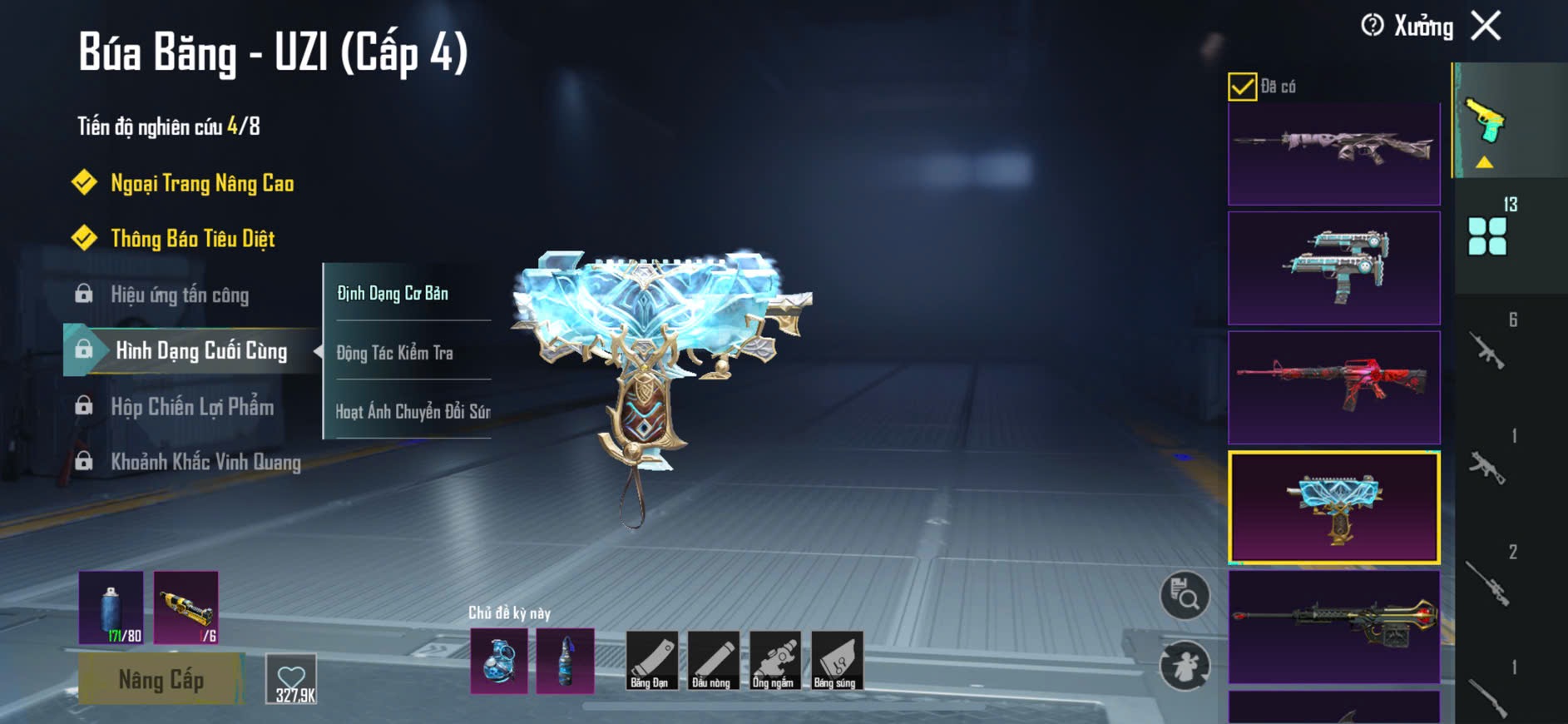This screenshot has height=724, width=1568.
Task: Select the Hộp Chiến Lợi Phẩm entry
Action: click(192, 407)
